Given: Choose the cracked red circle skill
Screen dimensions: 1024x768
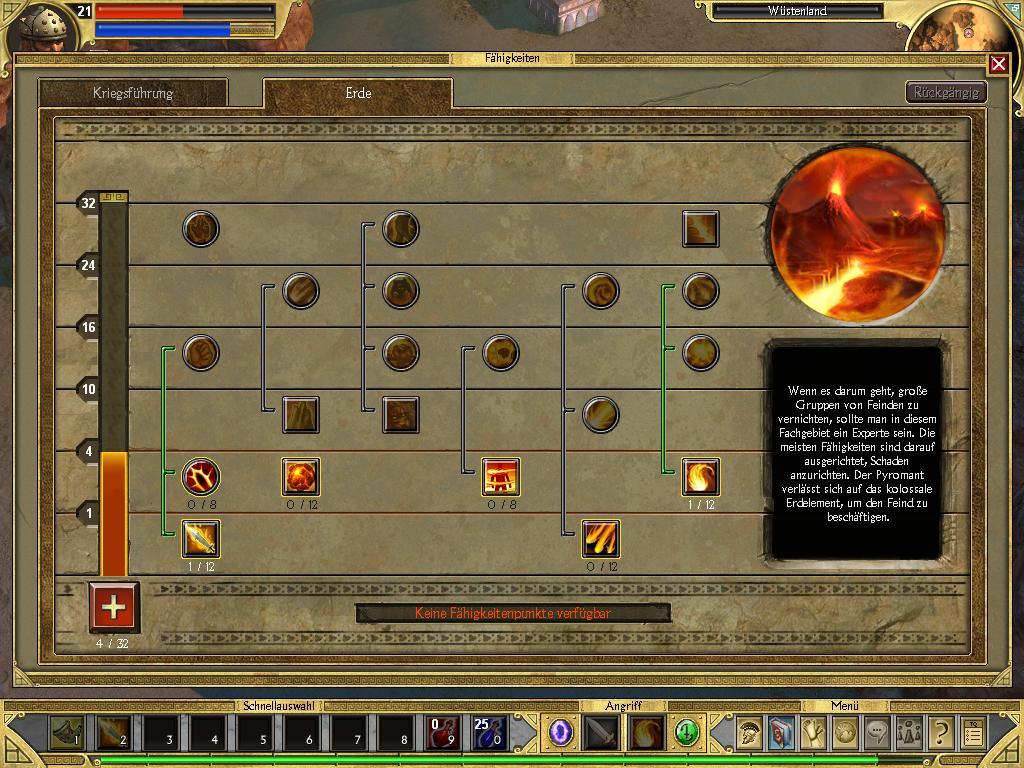Looking at the screenshot, I should (x=201, y=477).
